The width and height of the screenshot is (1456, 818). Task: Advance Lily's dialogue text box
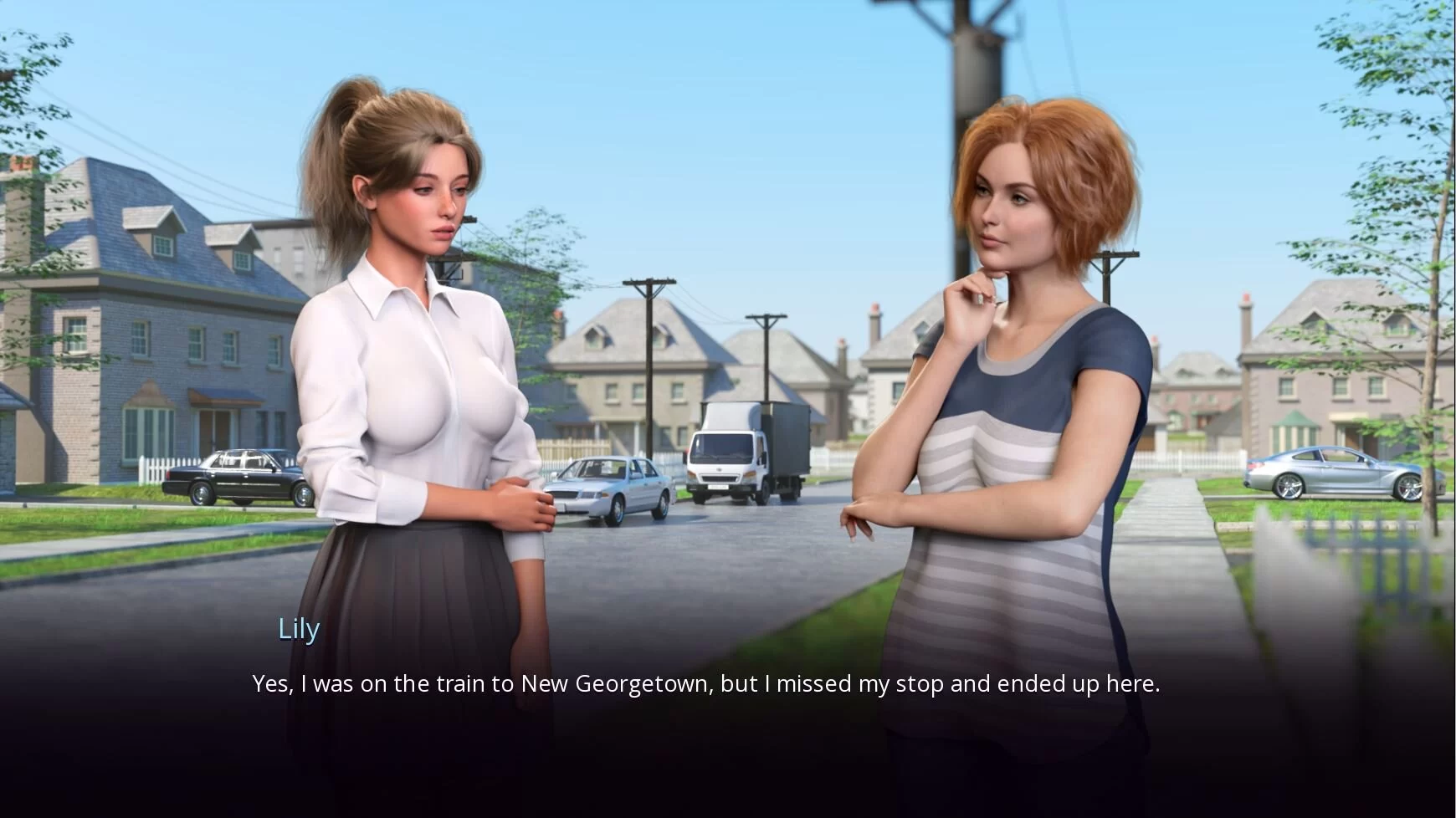pyautogui.click(x=705, y=684)
